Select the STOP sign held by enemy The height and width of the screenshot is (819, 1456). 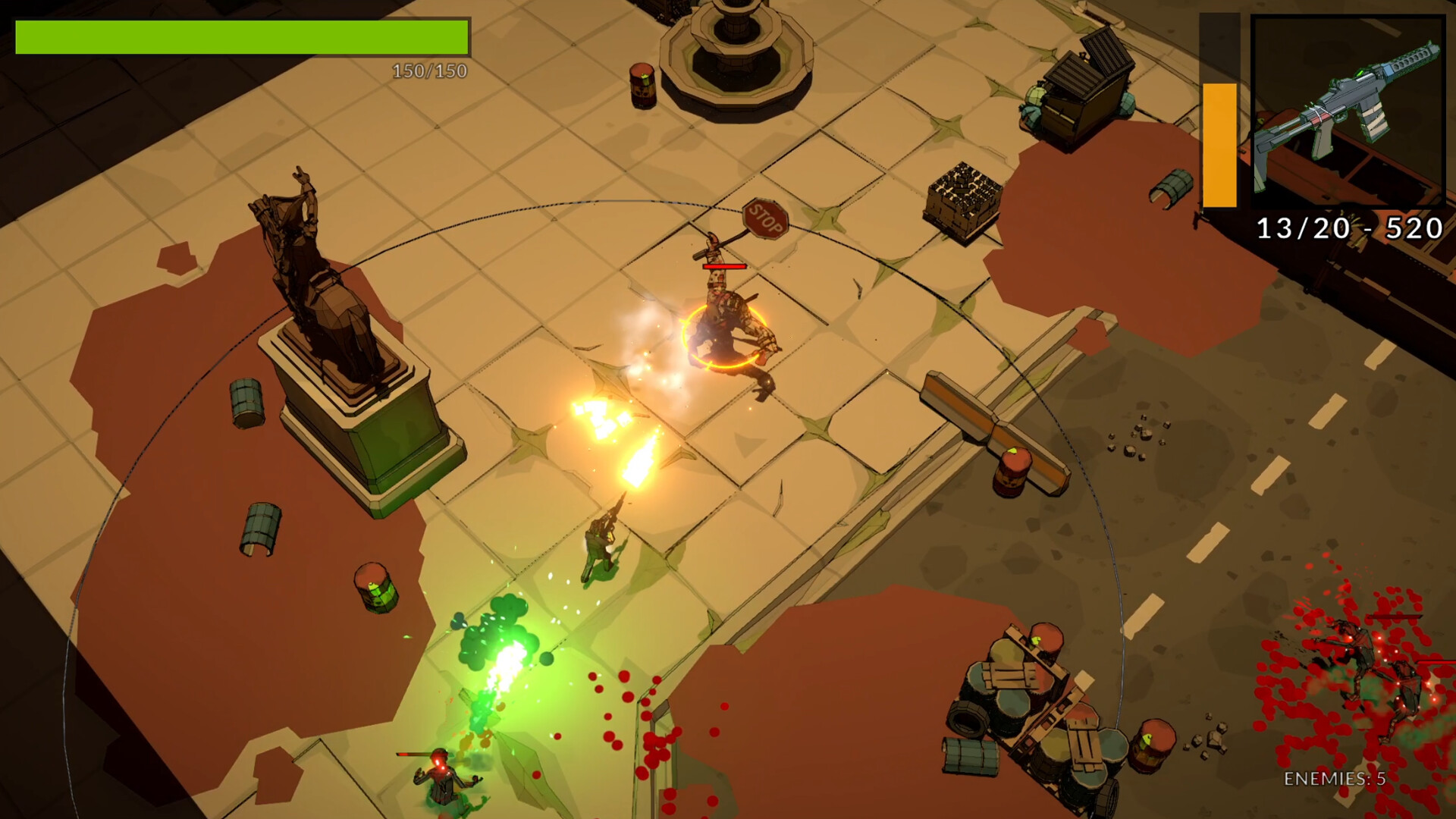tap(766, 218)
